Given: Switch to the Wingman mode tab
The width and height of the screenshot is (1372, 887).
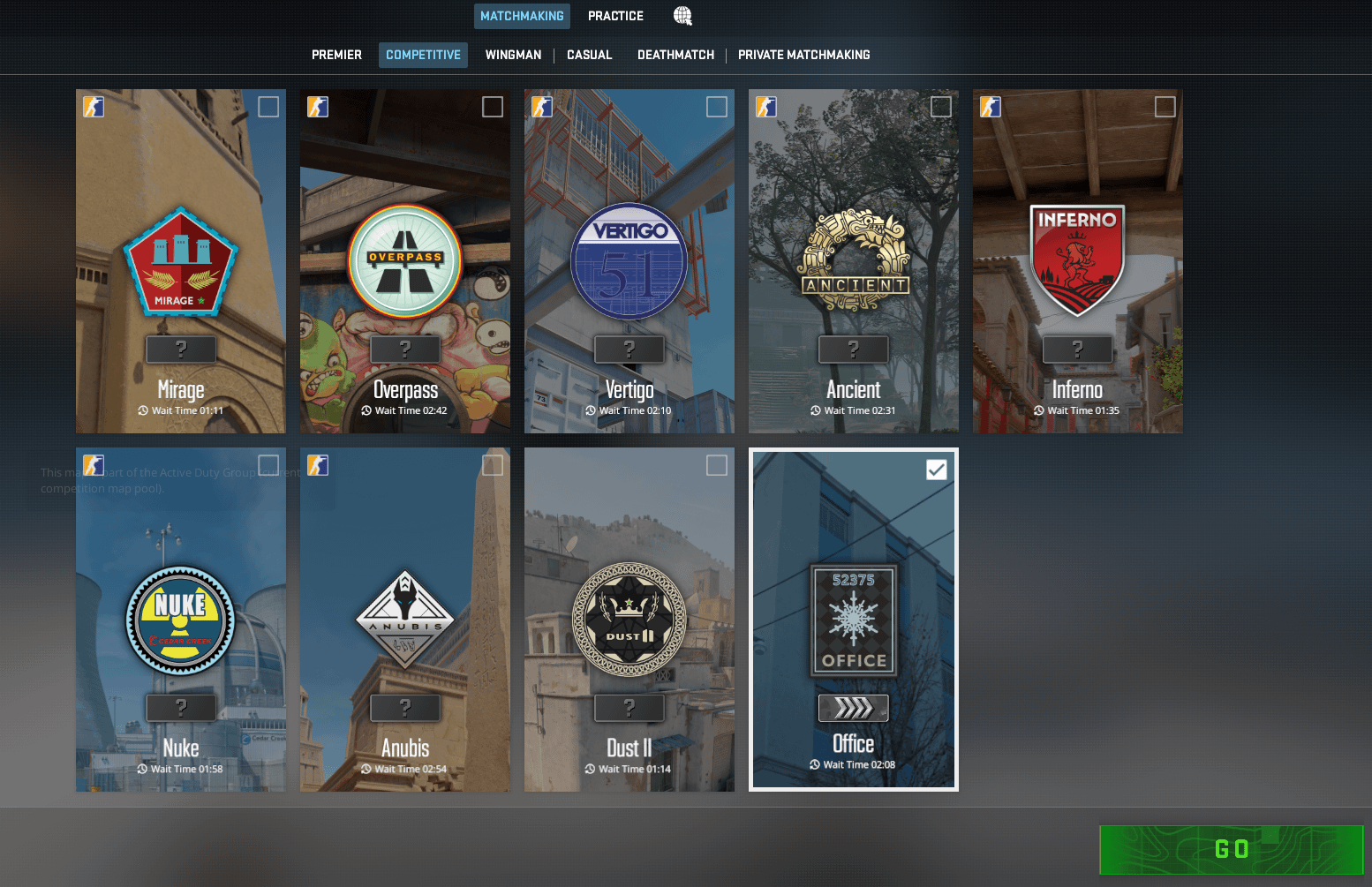Looking at the screenshot, I should click(513, 55).
